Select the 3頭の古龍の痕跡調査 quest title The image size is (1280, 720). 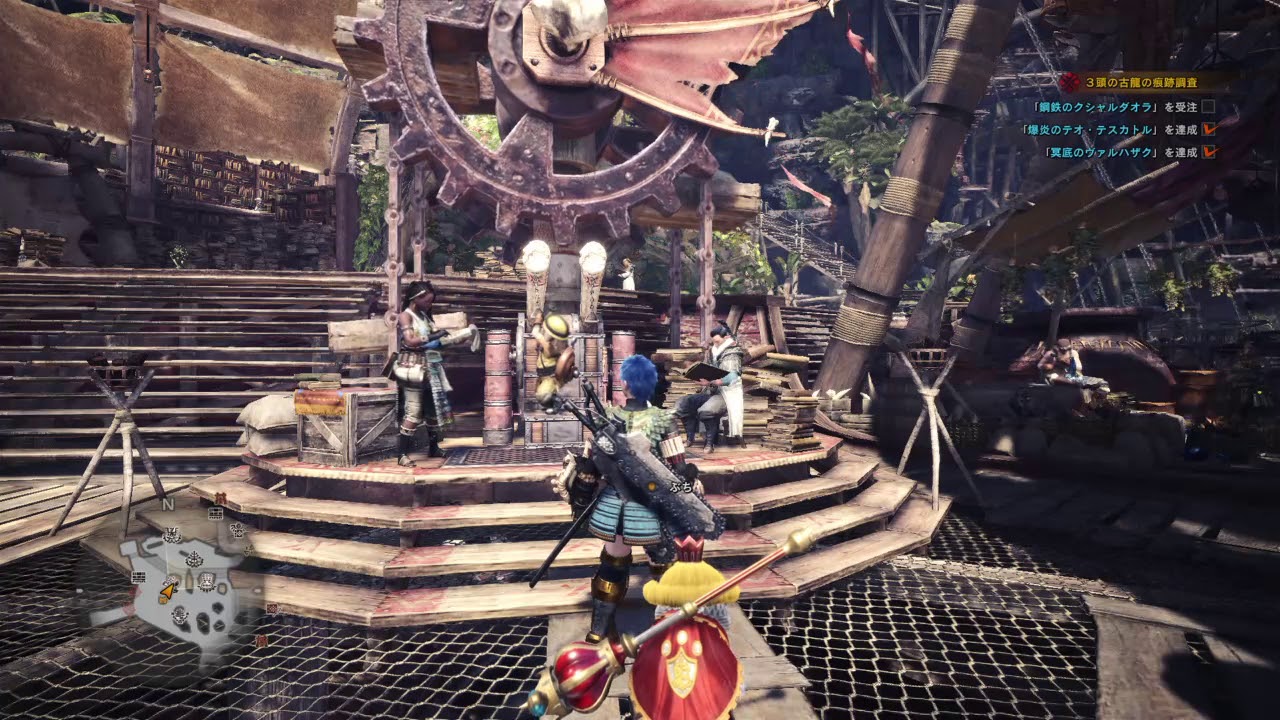click(x=1142, y=83)
